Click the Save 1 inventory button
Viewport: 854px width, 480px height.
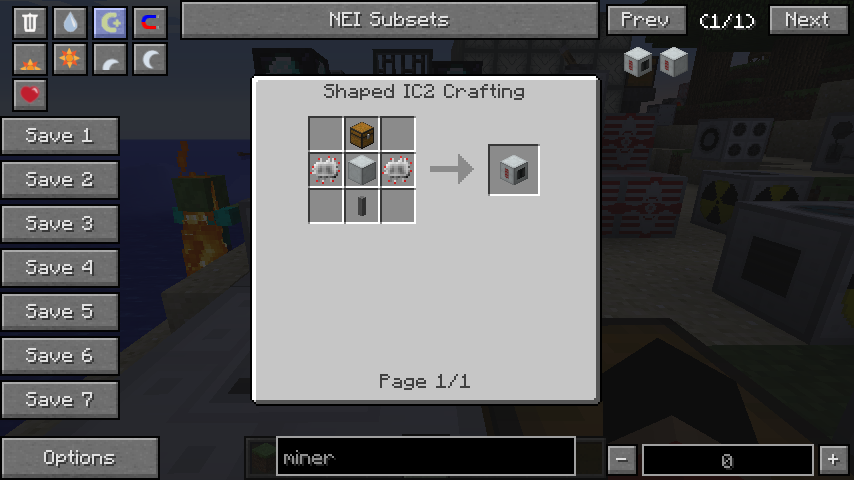point(60,136)
